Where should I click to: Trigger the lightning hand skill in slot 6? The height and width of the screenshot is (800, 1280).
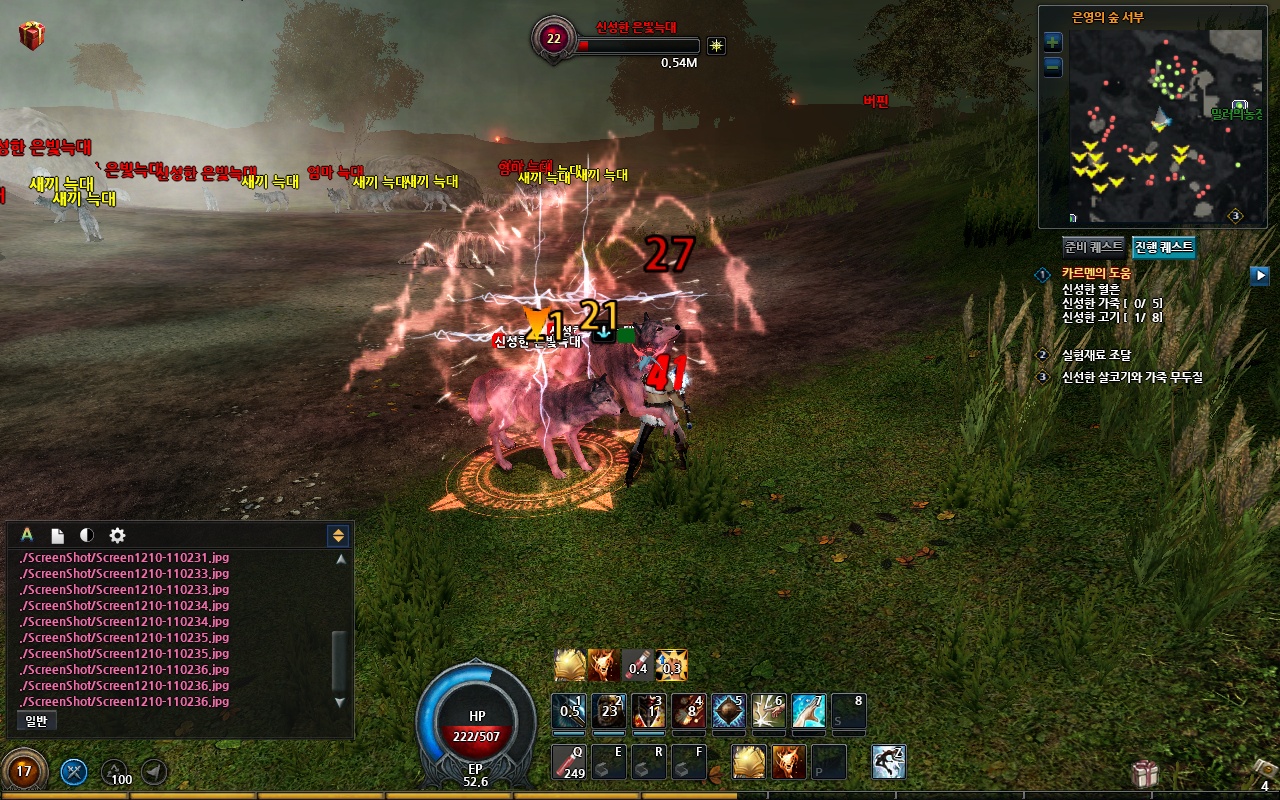pyautogui.click(x=768, y=711)
